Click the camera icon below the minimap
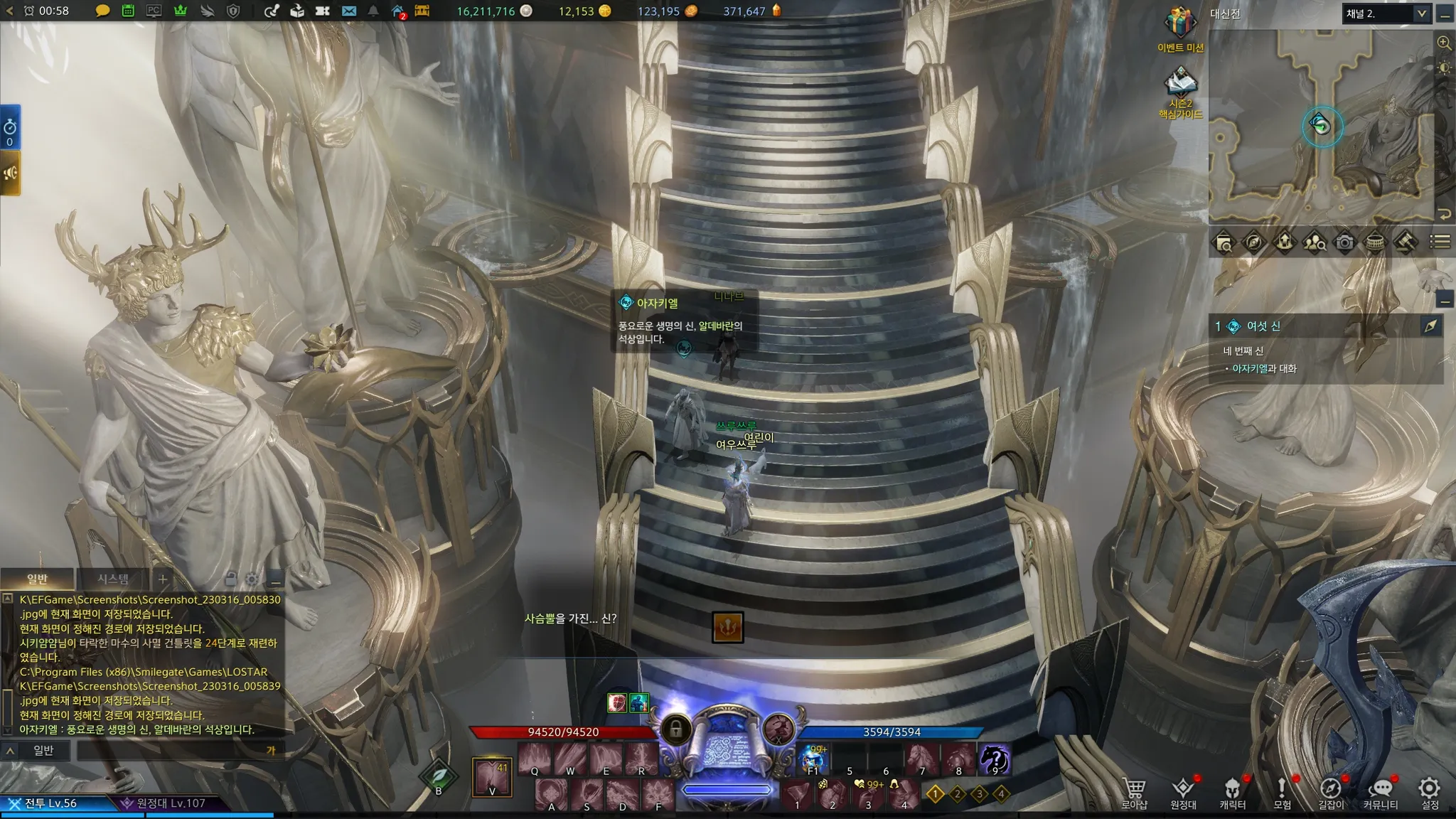 point(1344,242)
